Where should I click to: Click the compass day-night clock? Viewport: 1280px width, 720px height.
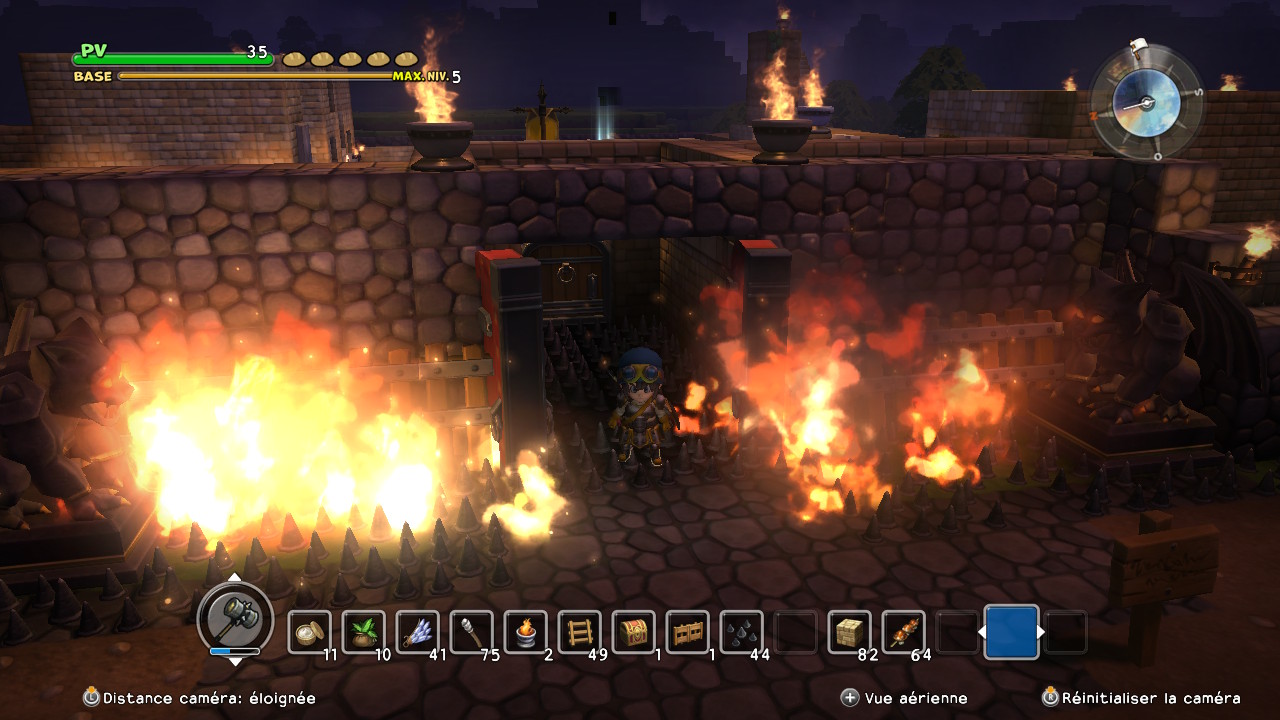1147,103
